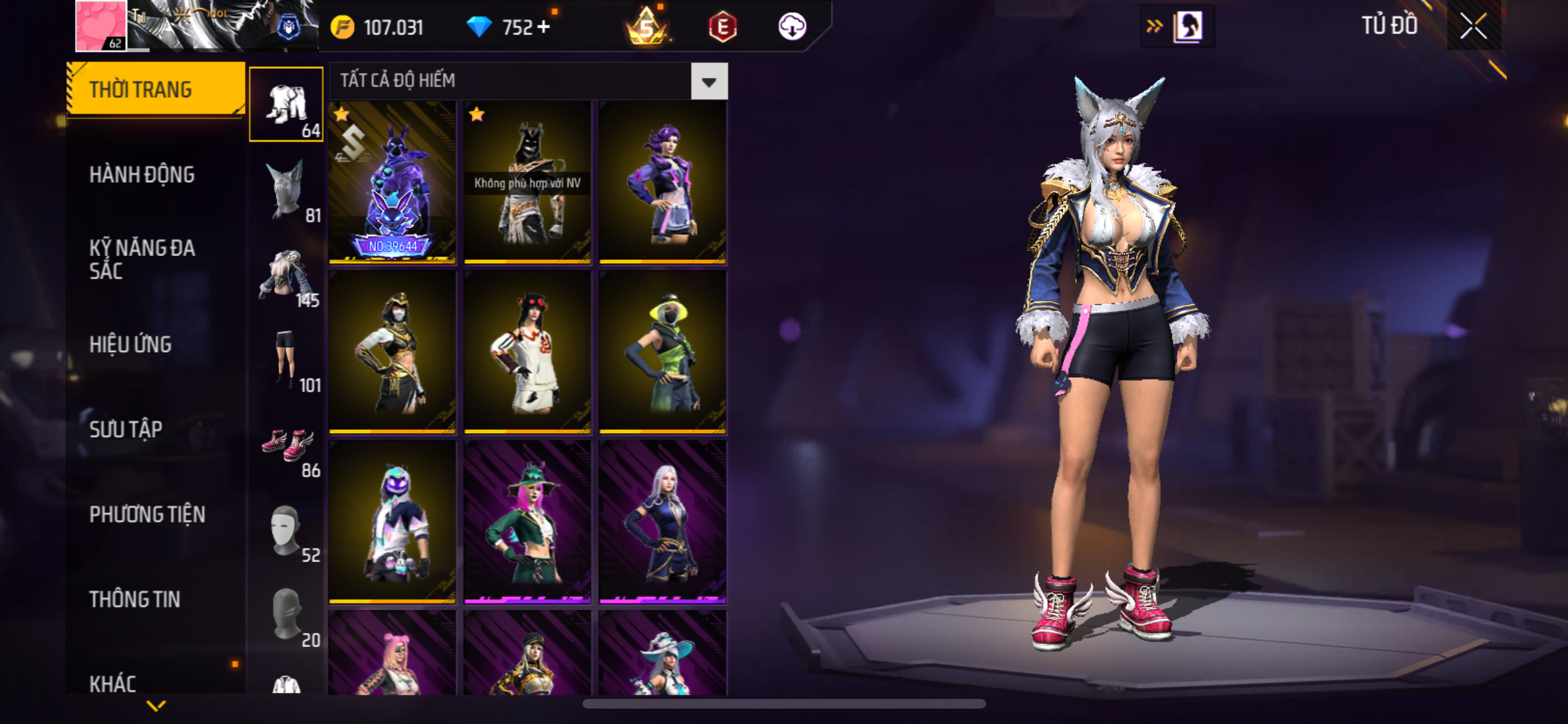Select the purple rabbit outfit NO.39644

(x=393, y=183)
